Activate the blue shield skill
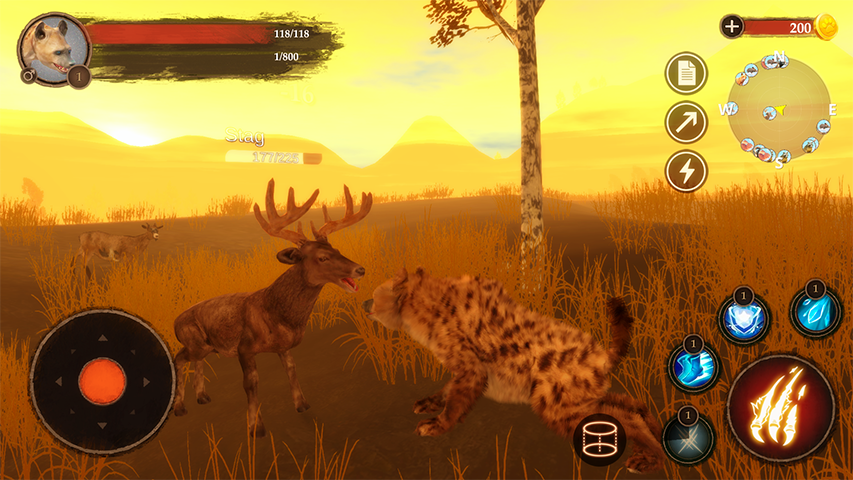 [x=743, y=319]
